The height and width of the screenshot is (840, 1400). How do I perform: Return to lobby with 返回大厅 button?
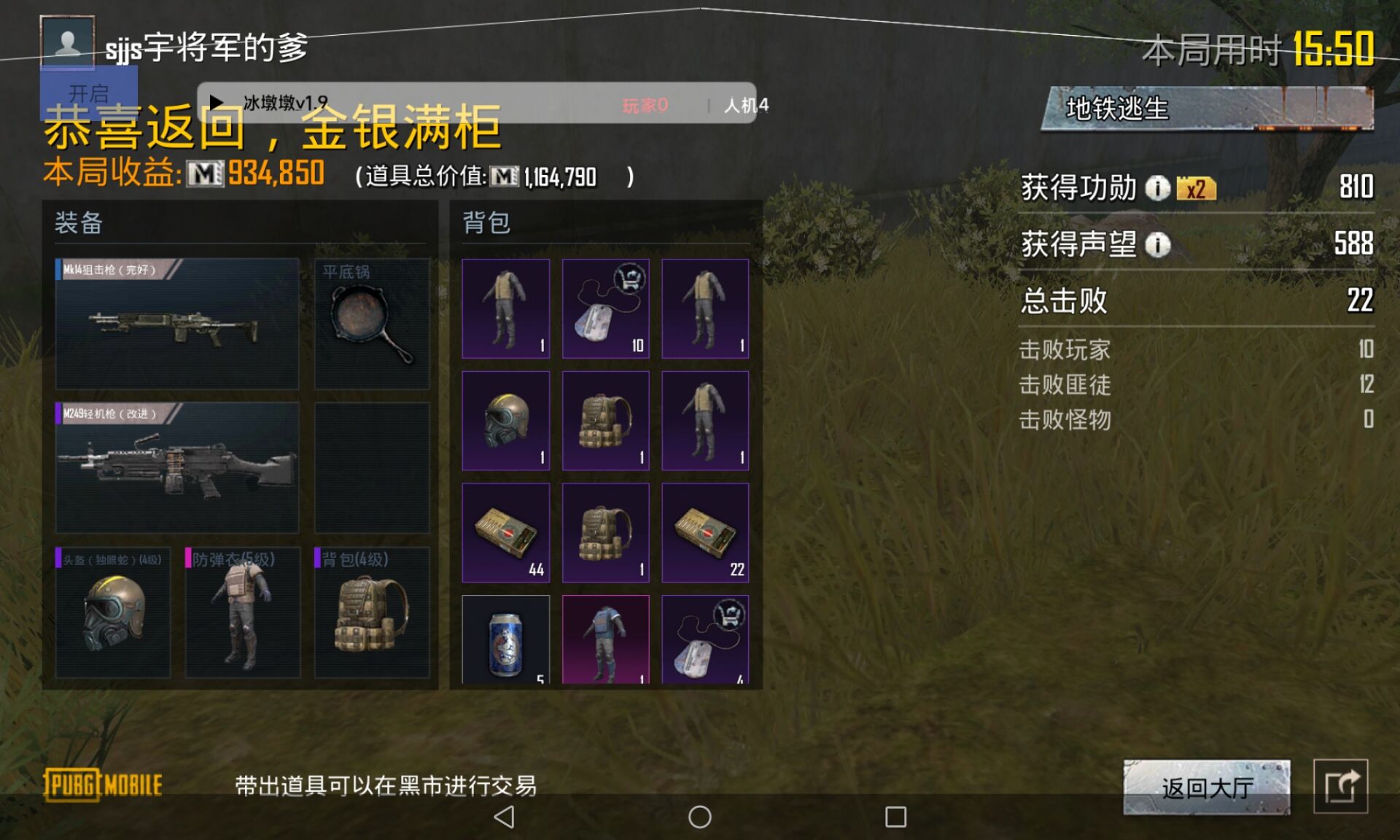tap(1207, 787)
